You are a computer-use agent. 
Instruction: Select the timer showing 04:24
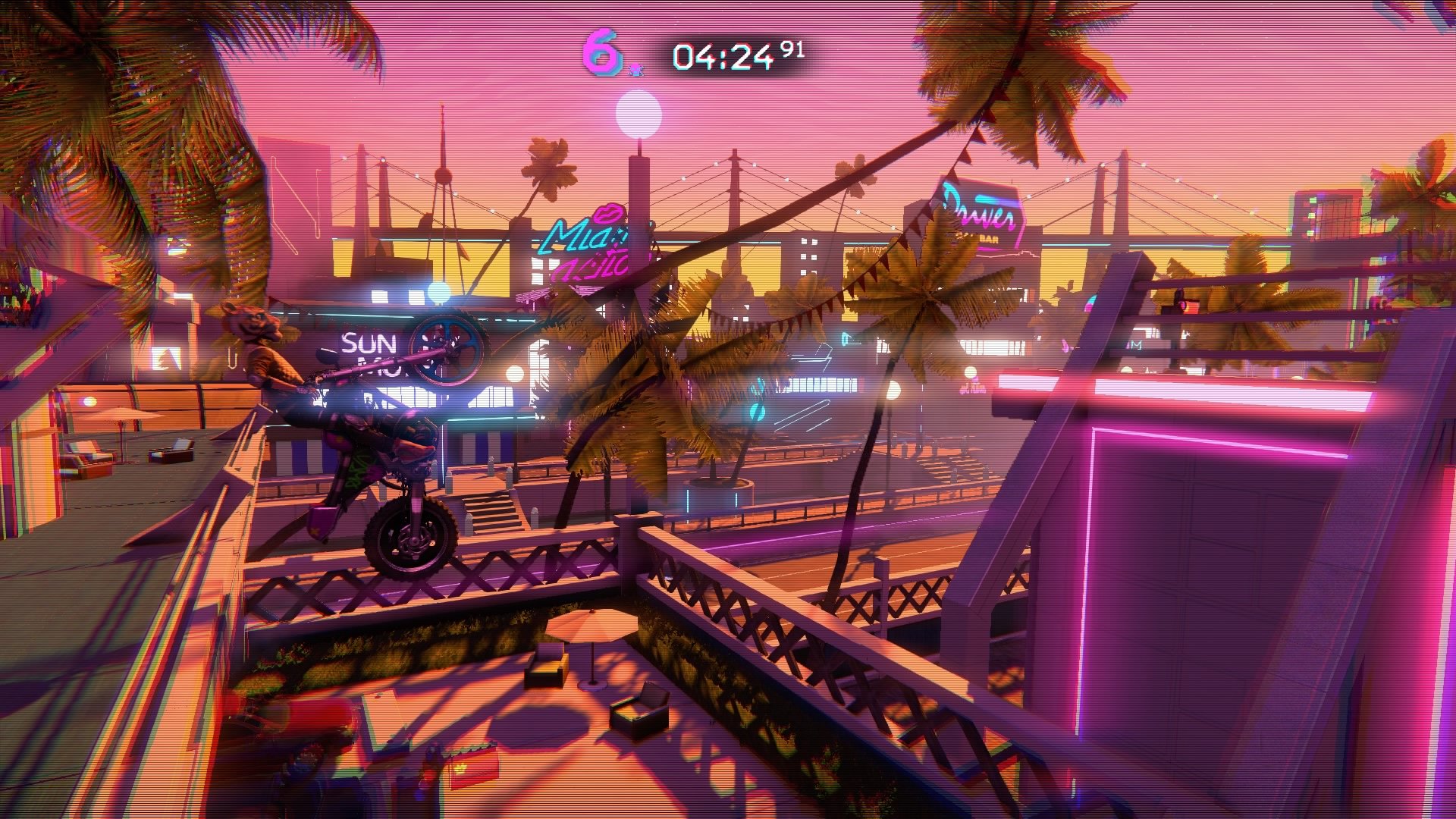pyautogui.click(x=728, y=53)
